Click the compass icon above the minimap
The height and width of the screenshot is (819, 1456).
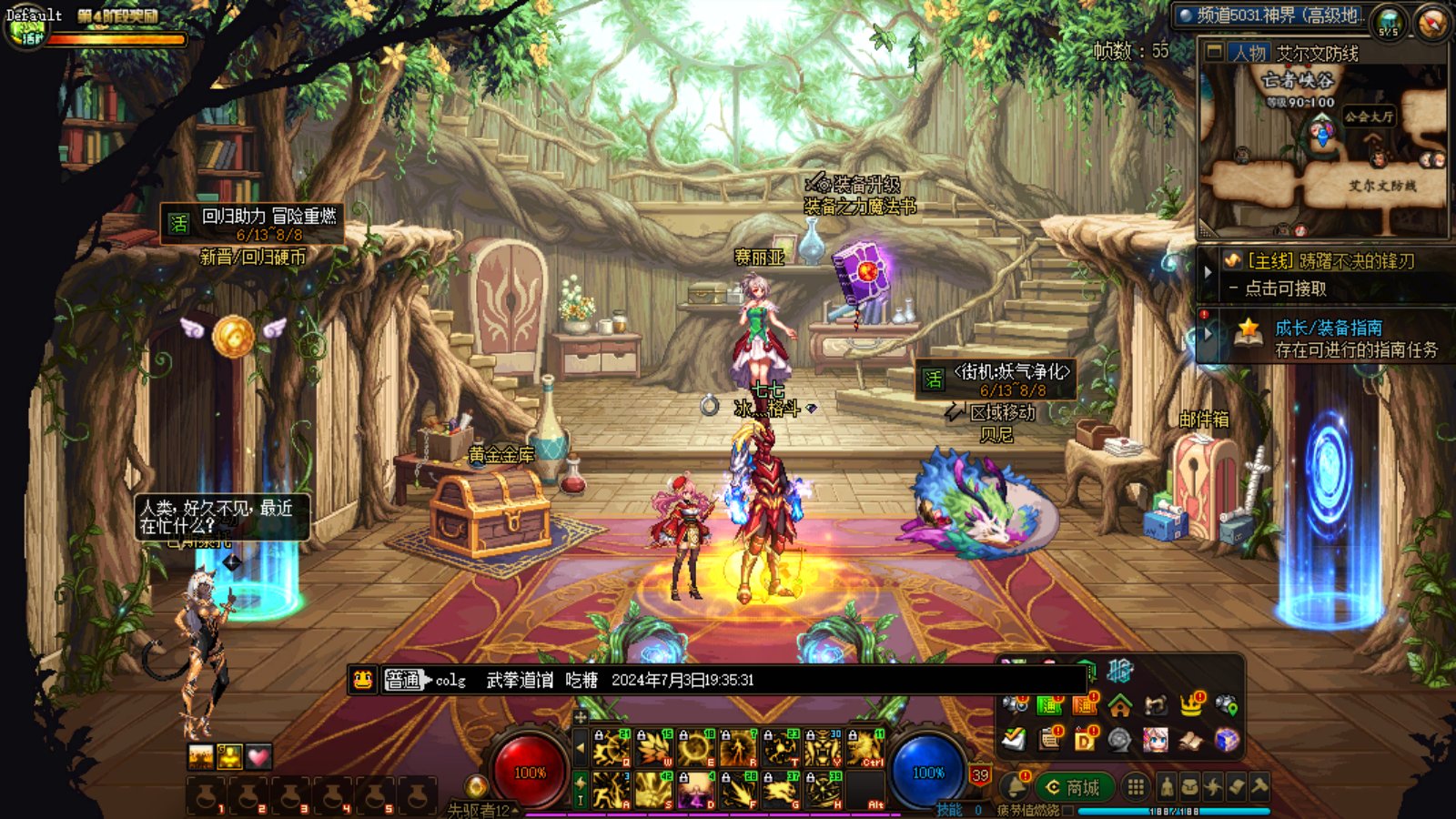pyautogui.click(x=1431, y=22)
